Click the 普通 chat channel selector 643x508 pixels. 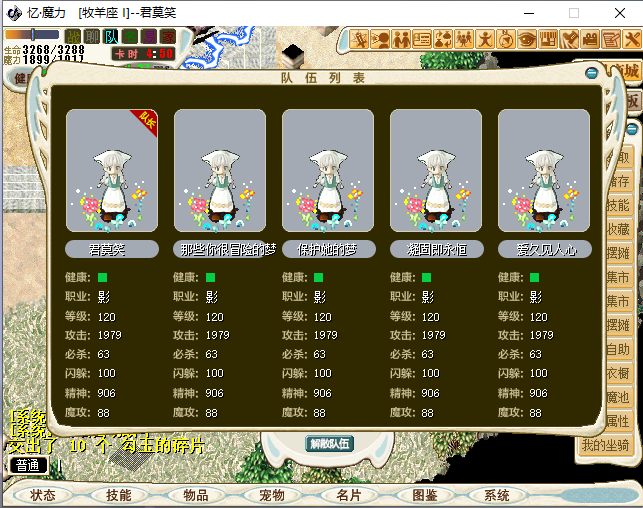(28, 465)
